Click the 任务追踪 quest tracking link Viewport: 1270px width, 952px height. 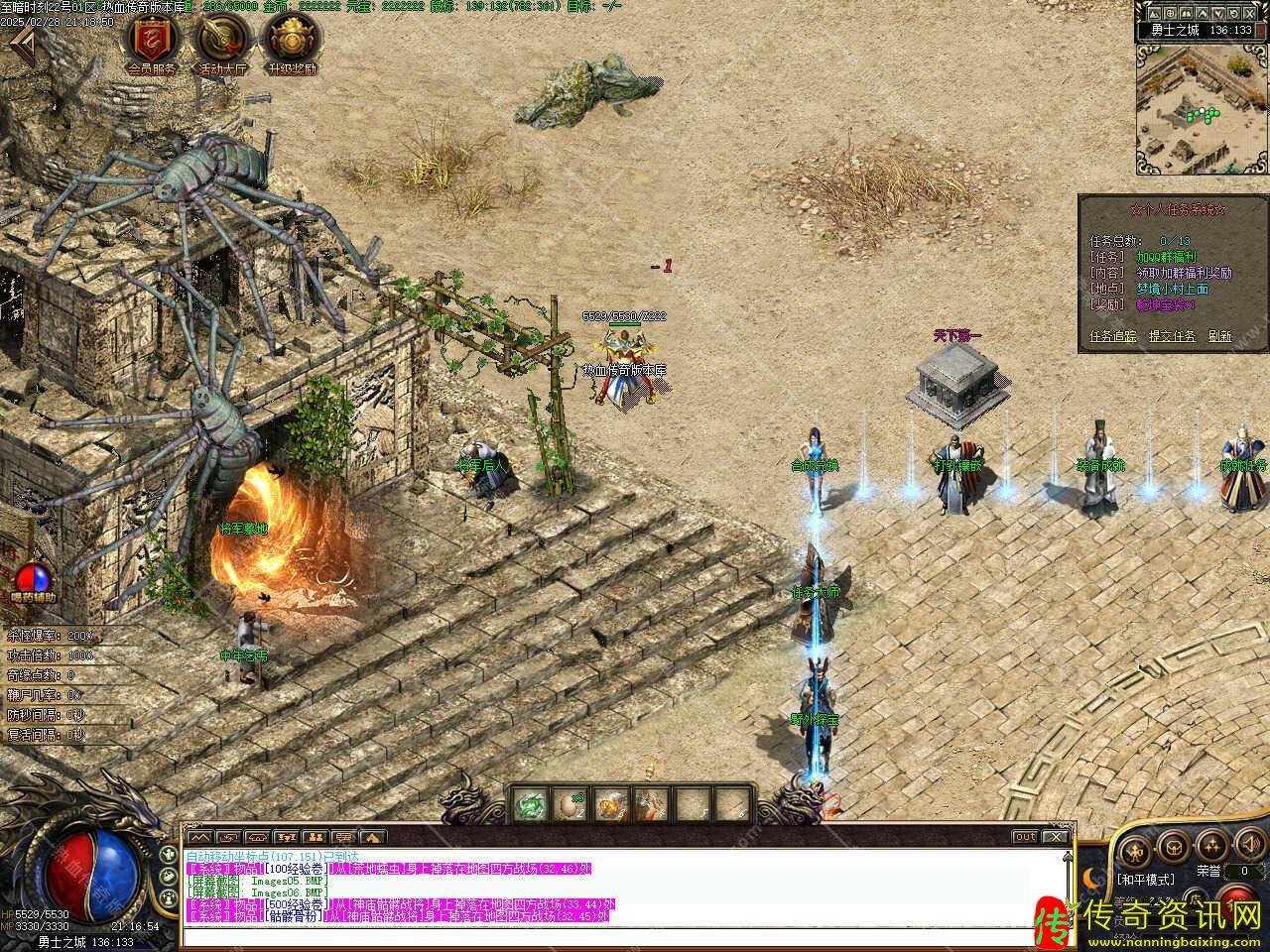tap(1113, 336)
